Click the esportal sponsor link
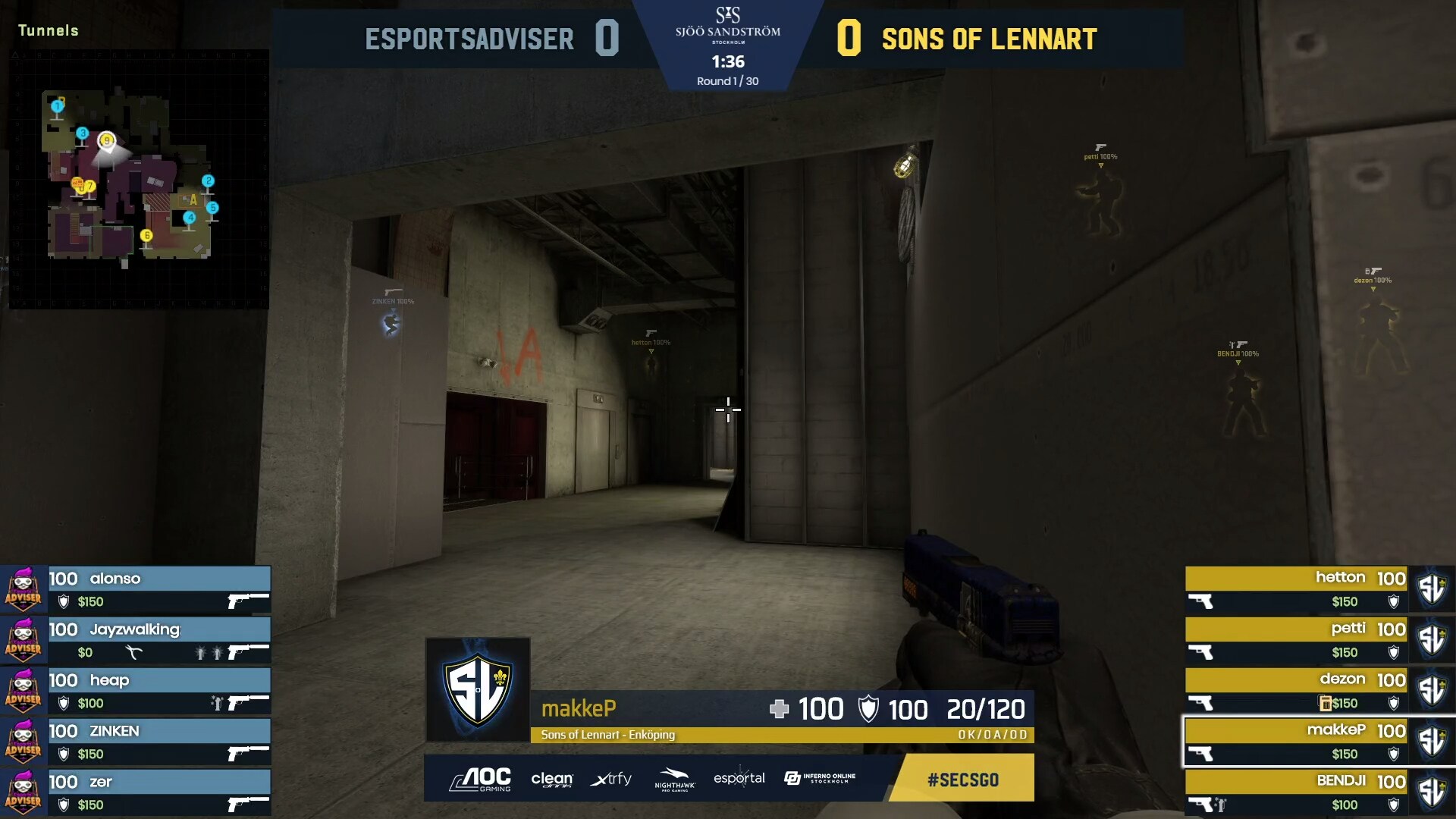This screenshot has width=1456, height=819. [741, 778]
